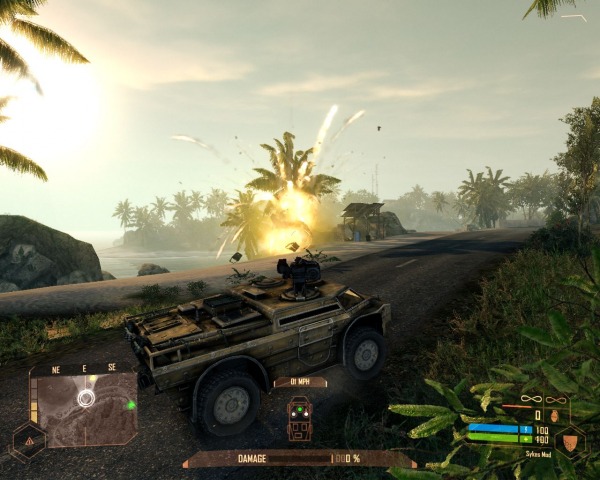This screenshot has height=480, width=600.
Task: Click the nanosuit armor mode shield icon
Action: 570,440
